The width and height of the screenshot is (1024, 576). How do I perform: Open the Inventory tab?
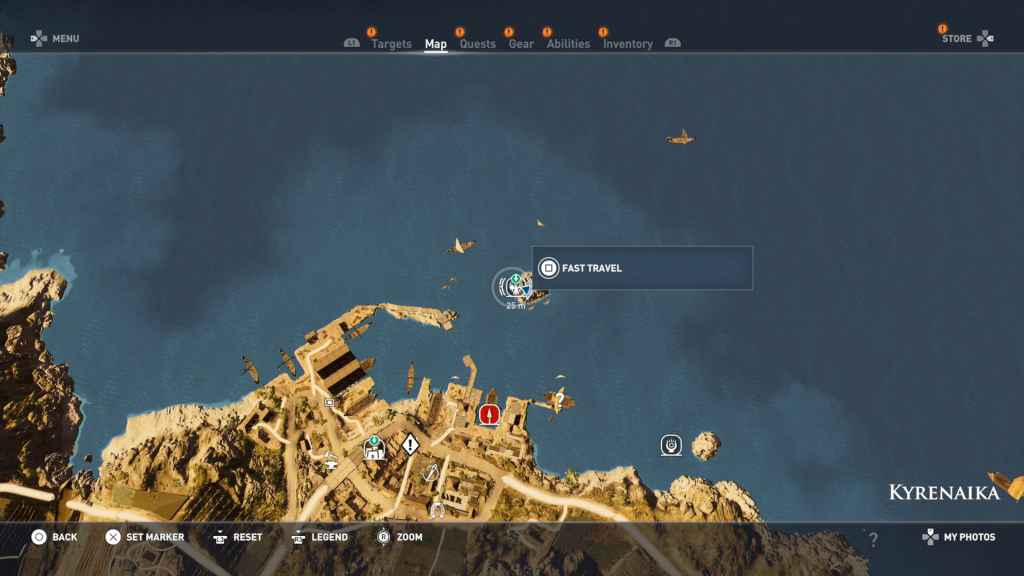tap(627, 44)
